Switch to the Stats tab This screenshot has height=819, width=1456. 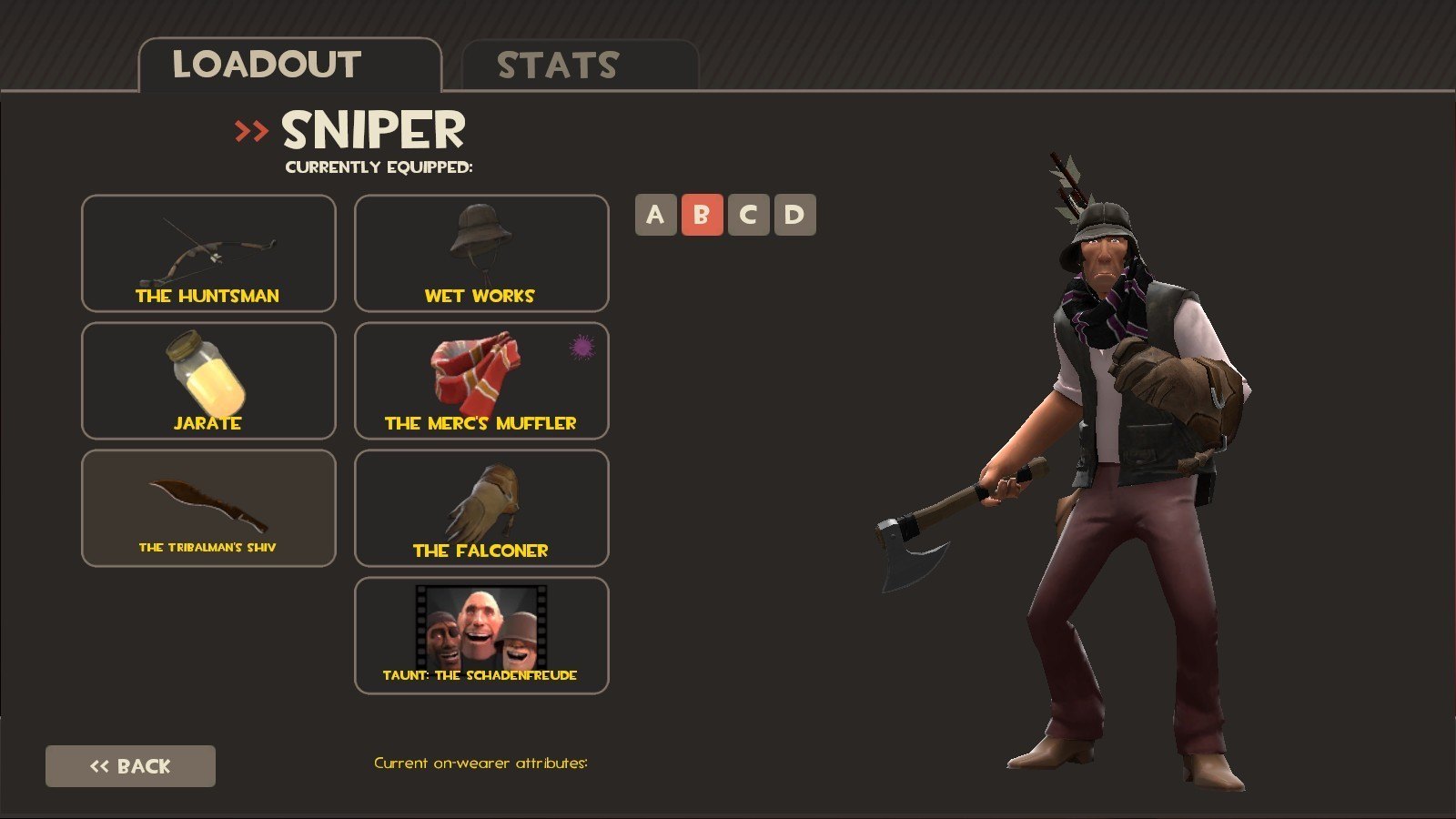[x=580, y=66]
